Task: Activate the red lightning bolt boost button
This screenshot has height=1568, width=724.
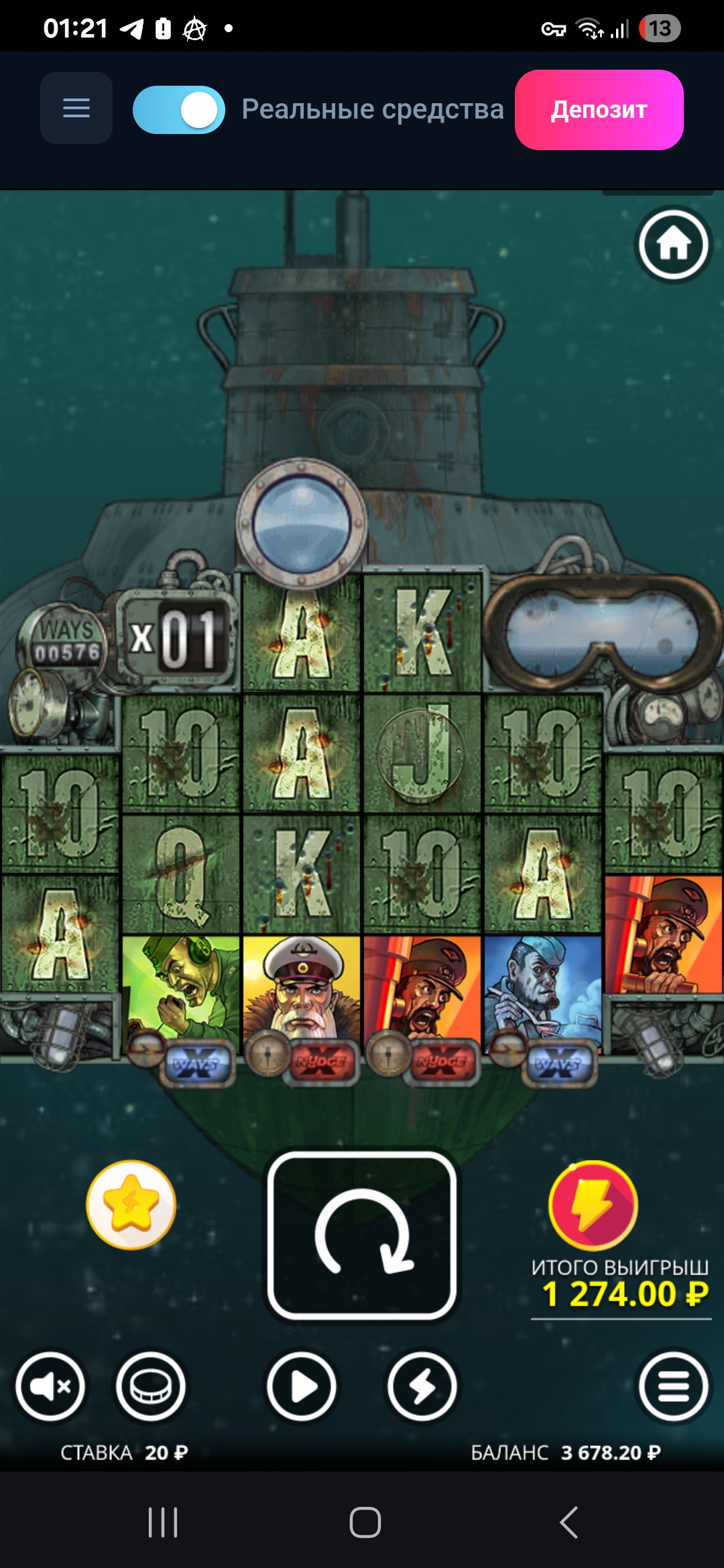Action: click(x=593, y=1205)
